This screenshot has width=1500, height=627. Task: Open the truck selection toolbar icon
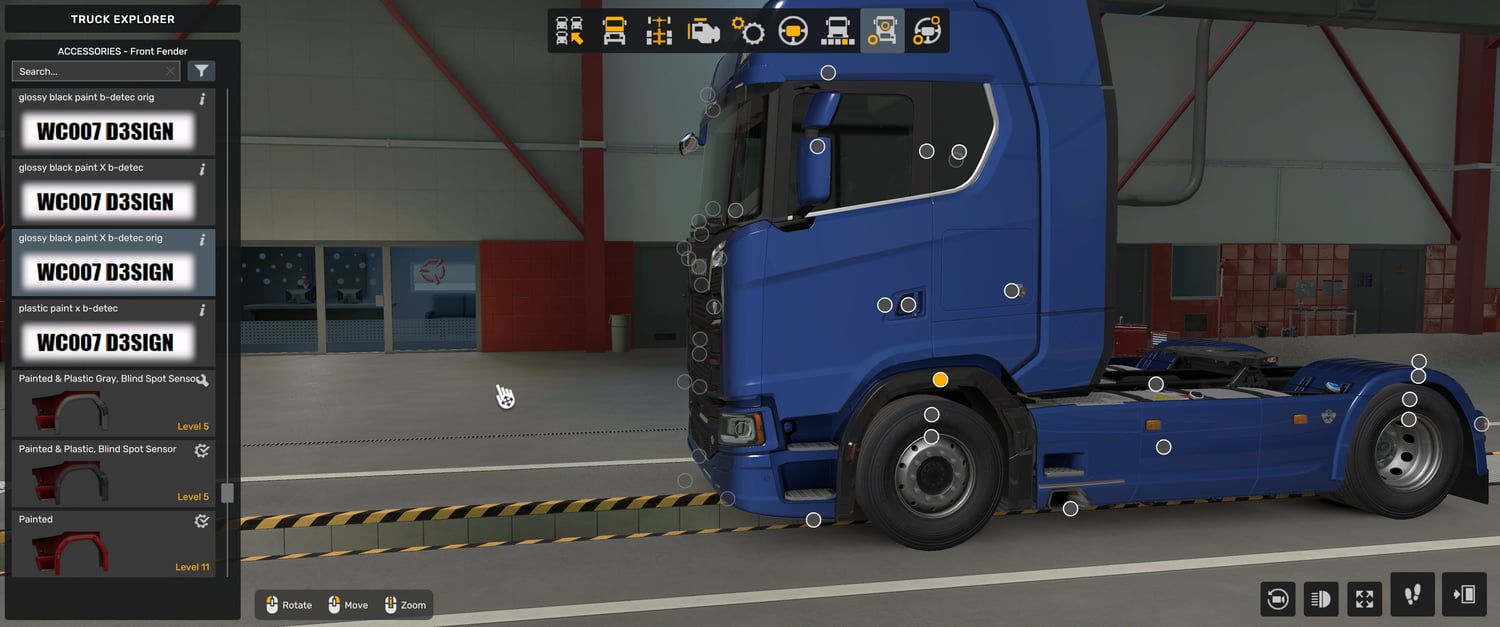570,31
